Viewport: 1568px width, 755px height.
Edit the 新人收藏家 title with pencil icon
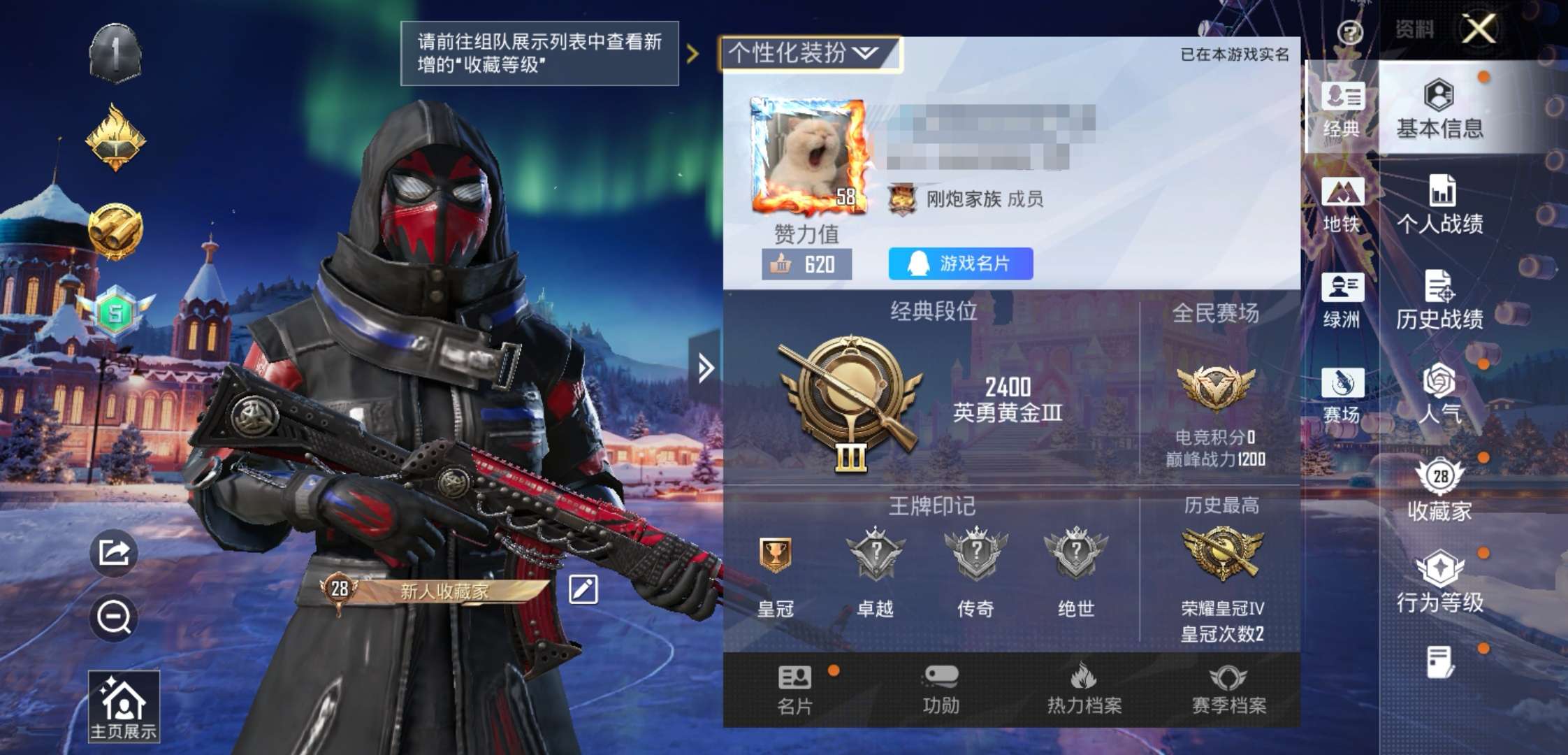tap(584, 591)
